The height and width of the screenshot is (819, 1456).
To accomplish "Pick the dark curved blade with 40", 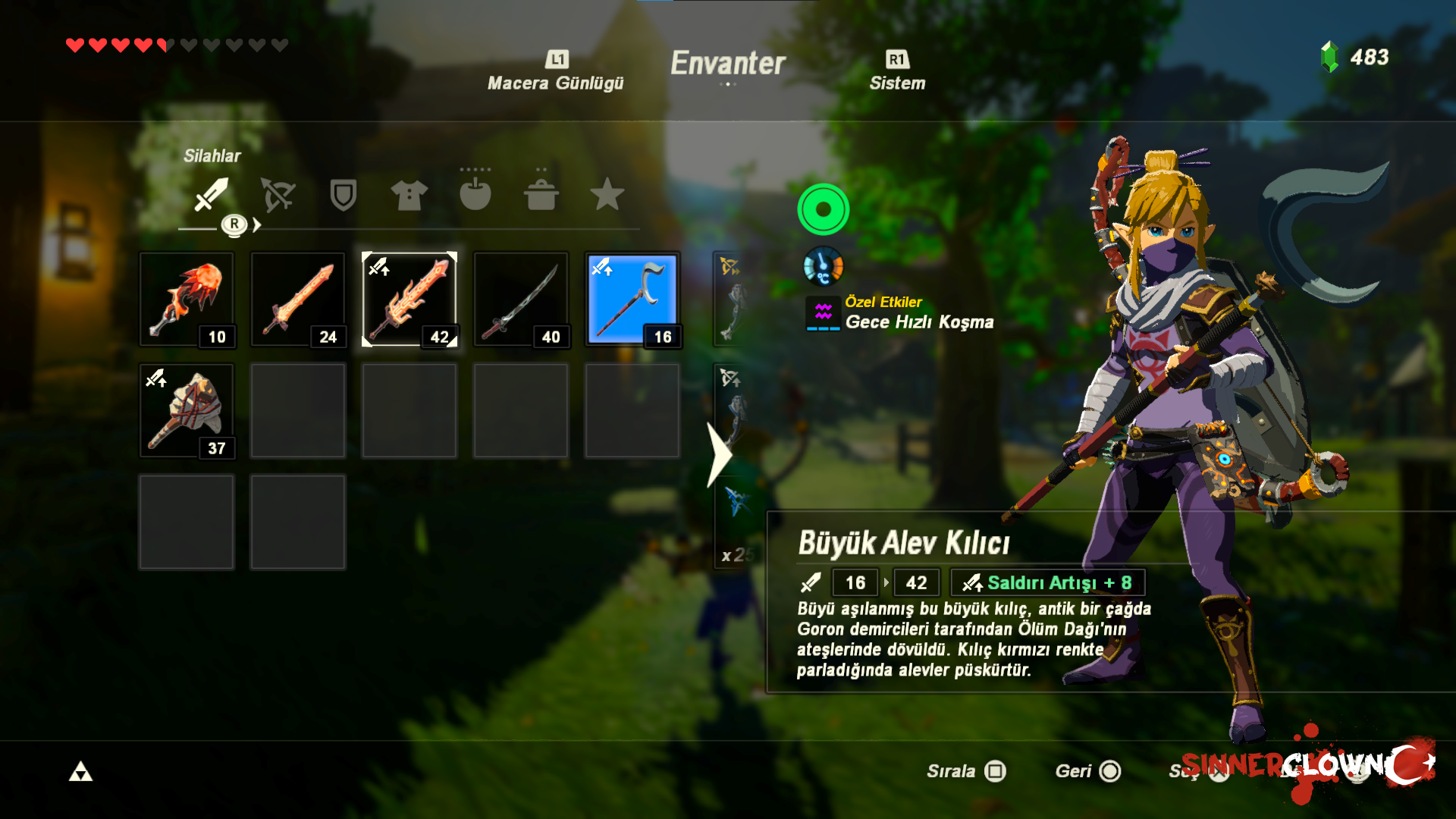I will pyautogui.click(x=521, y=300).
